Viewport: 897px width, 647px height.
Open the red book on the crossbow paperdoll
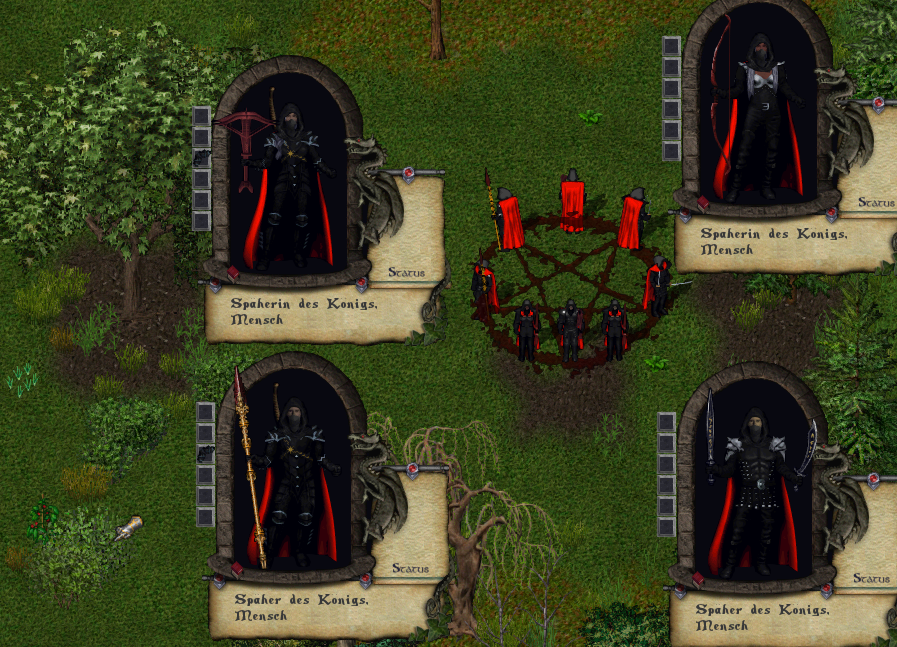coord(233,273)
